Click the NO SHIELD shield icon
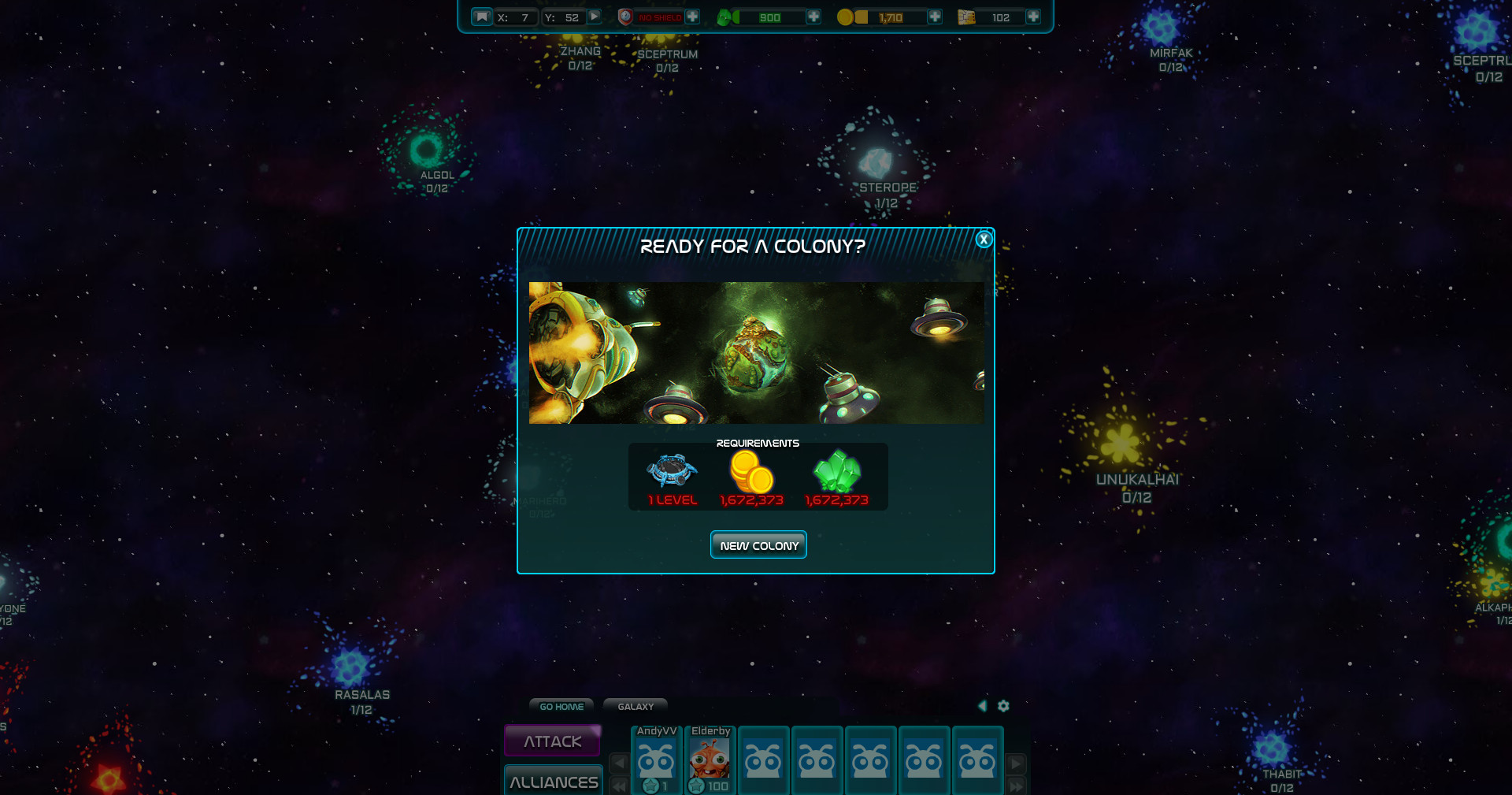 [x=624, y=15]
